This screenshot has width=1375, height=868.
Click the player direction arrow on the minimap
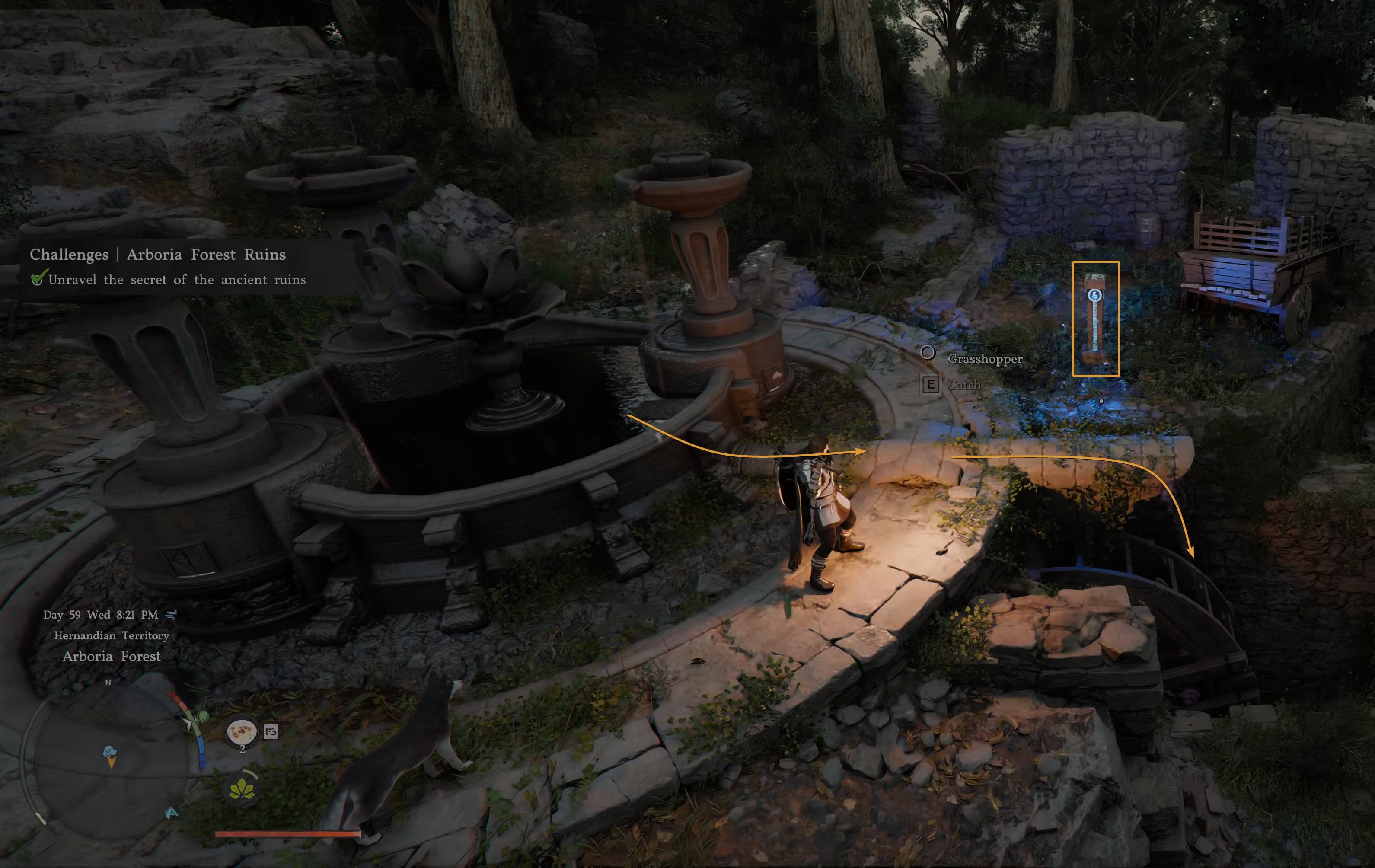190,724
